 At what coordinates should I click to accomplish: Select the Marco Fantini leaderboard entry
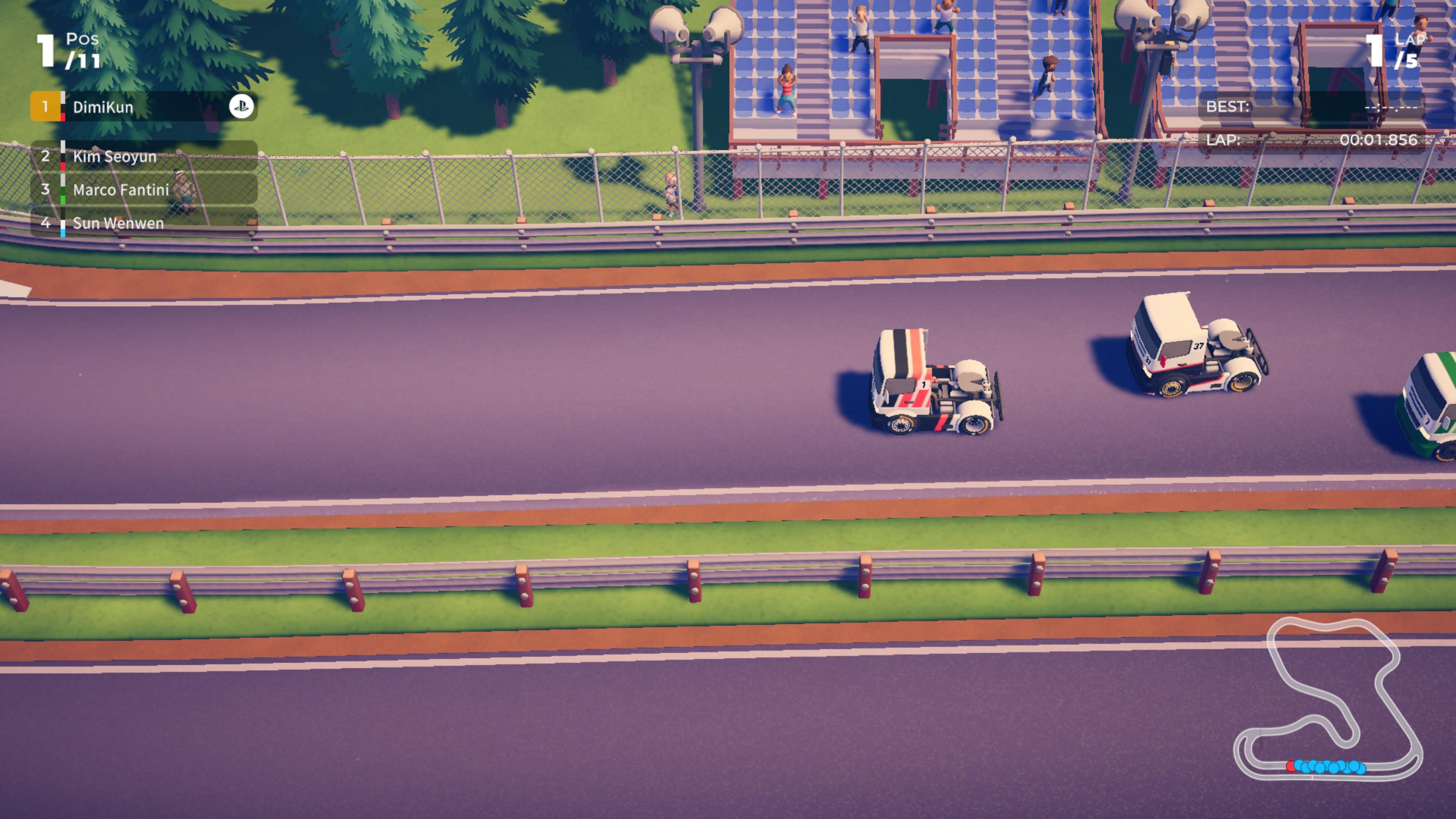click(141, 190)
